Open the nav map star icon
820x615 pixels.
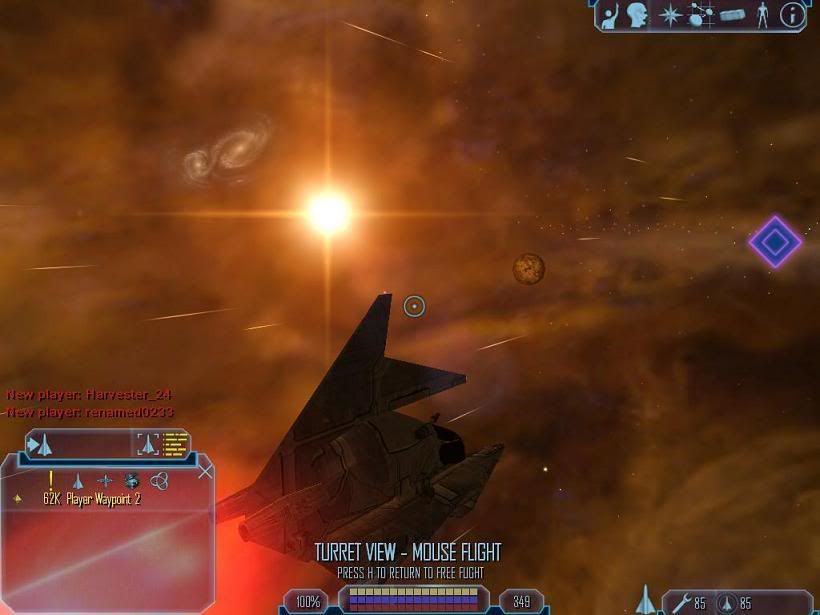[669, 15]
